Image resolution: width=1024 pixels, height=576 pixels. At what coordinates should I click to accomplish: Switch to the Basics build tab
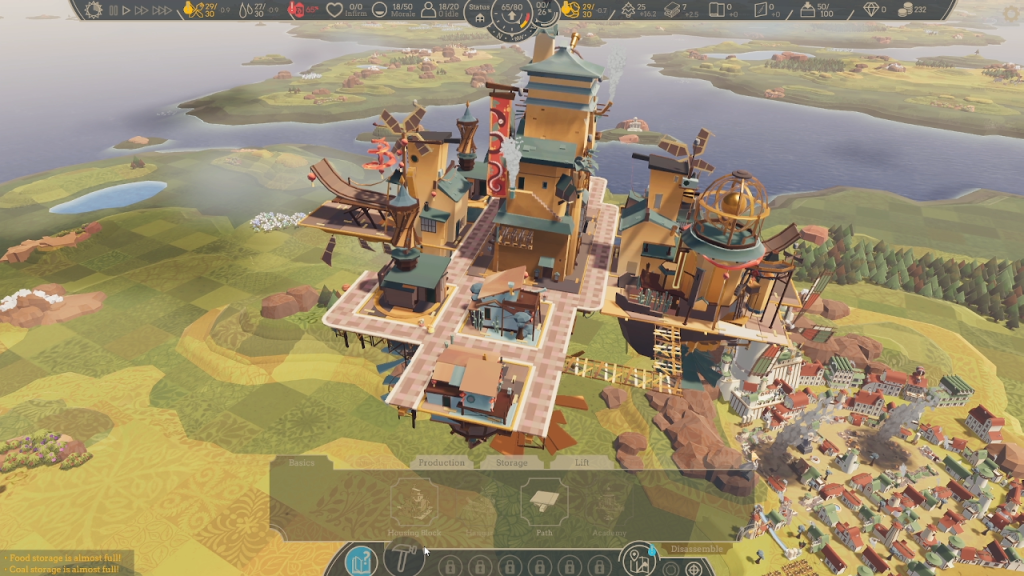click(x=301, y=463)
